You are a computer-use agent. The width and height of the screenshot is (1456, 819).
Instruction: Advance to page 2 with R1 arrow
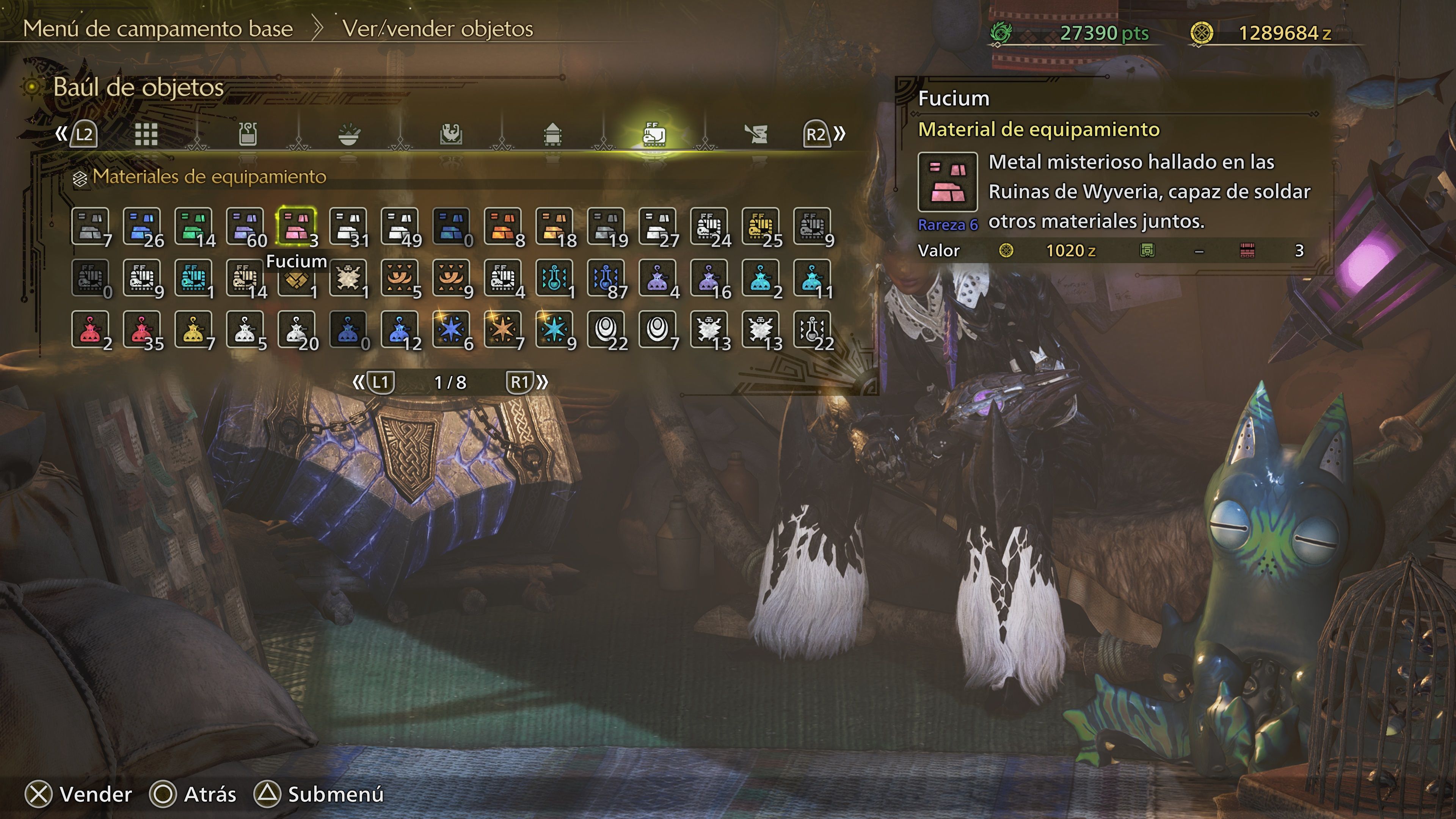521,383
